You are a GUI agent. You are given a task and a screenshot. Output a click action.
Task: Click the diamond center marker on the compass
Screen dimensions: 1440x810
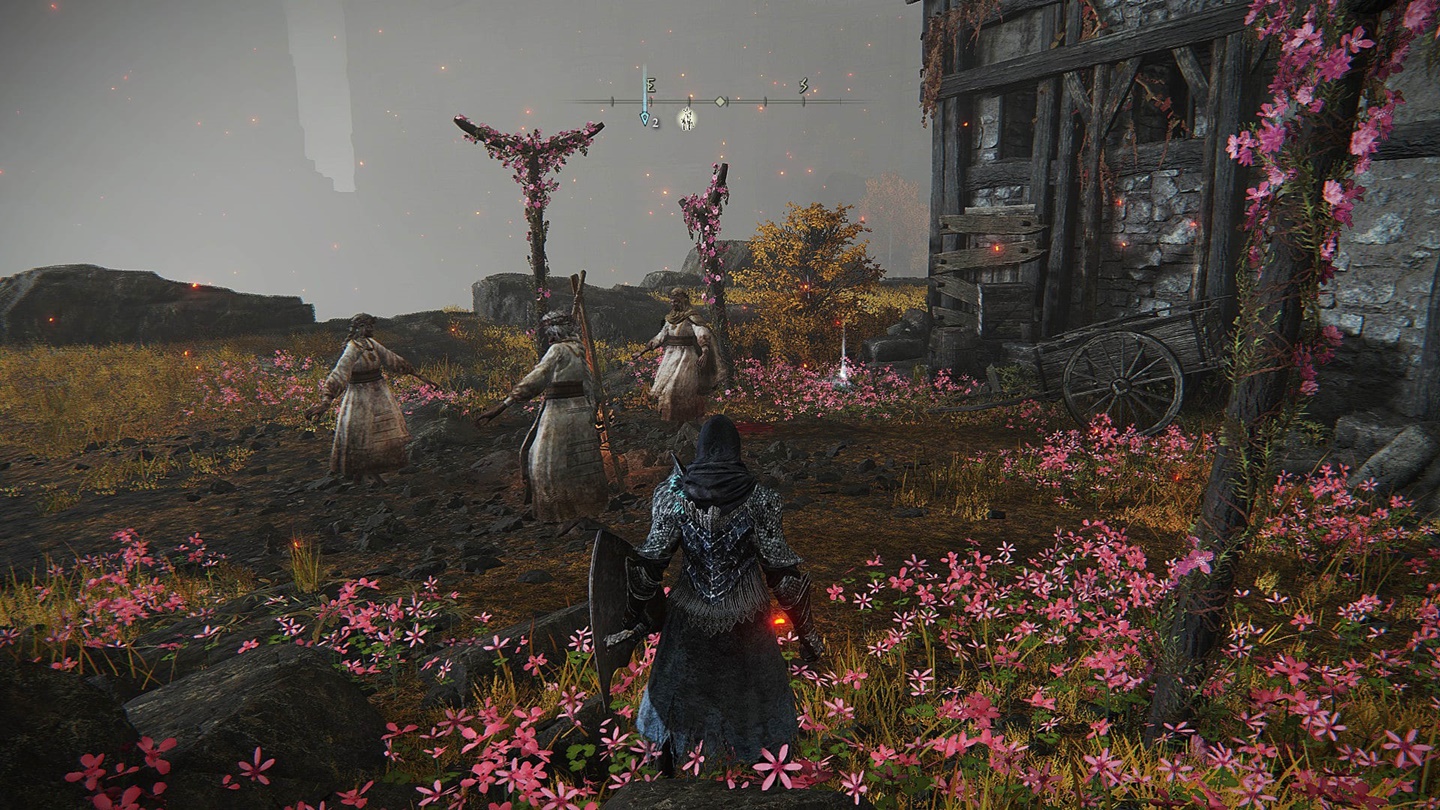point(720,101)
